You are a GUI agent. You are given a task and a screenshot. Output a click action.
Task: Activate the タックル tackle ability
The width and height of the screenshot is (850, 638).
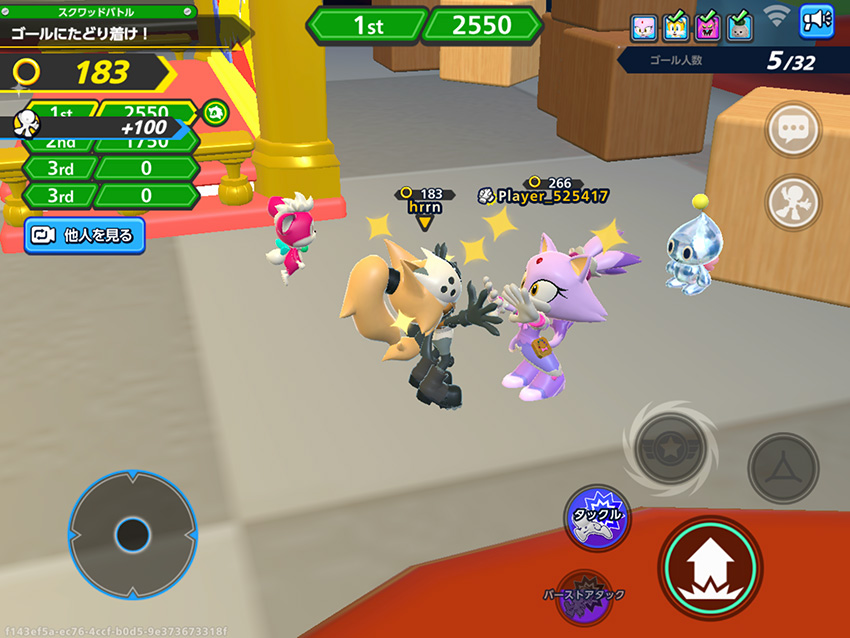pyautogui.click(x=596, y=516)
